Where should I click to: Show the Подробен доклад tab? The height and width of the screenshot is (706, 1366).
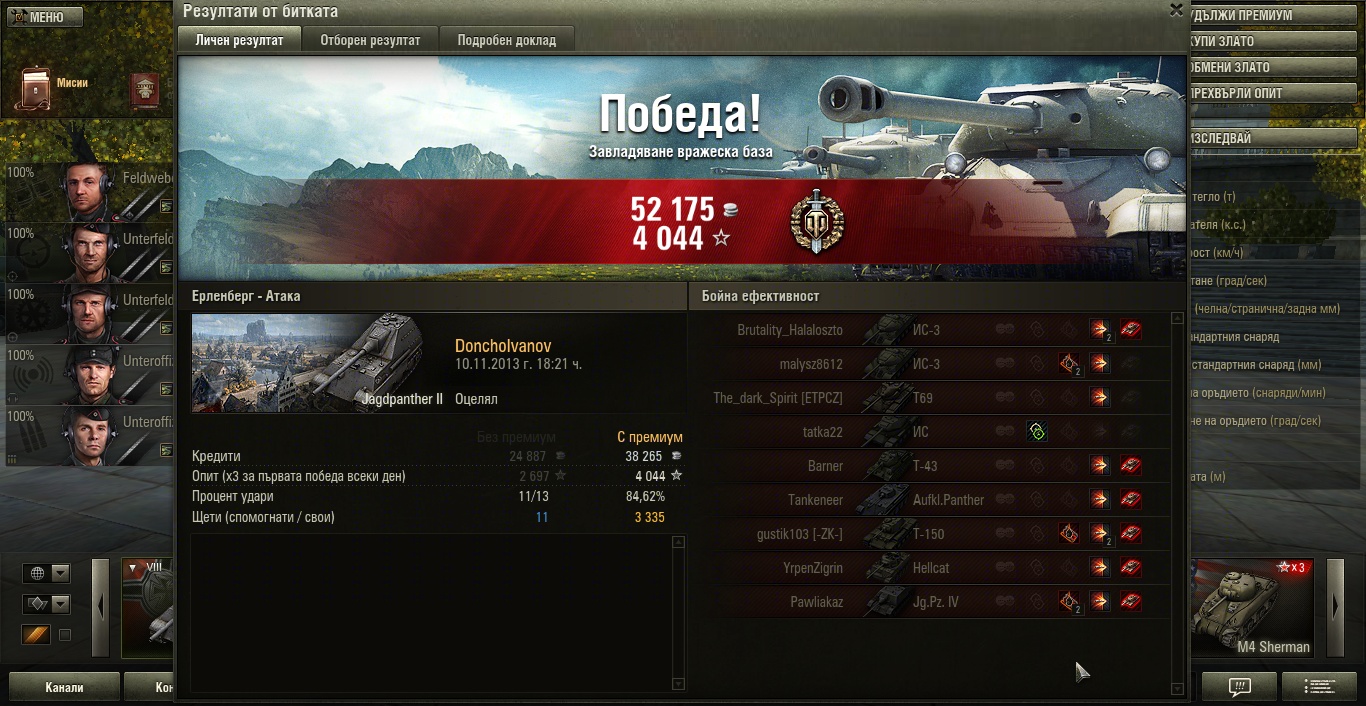[506, 40]
